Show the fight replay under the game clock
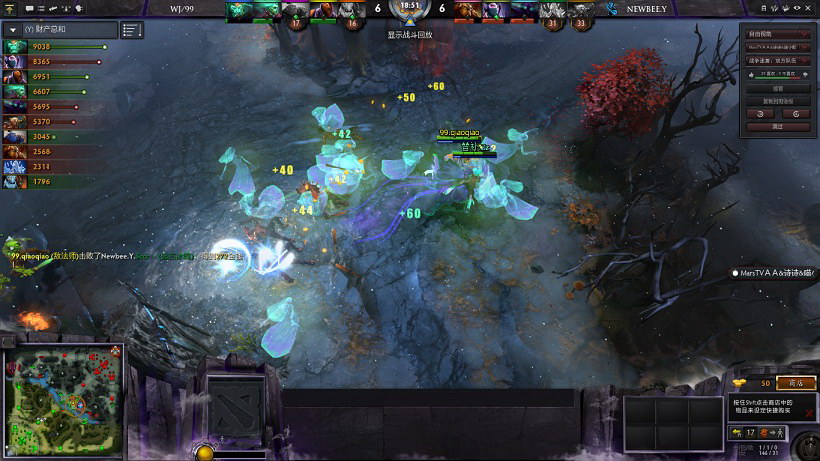This screenshot has height=461, width=820. coord(410,35)
